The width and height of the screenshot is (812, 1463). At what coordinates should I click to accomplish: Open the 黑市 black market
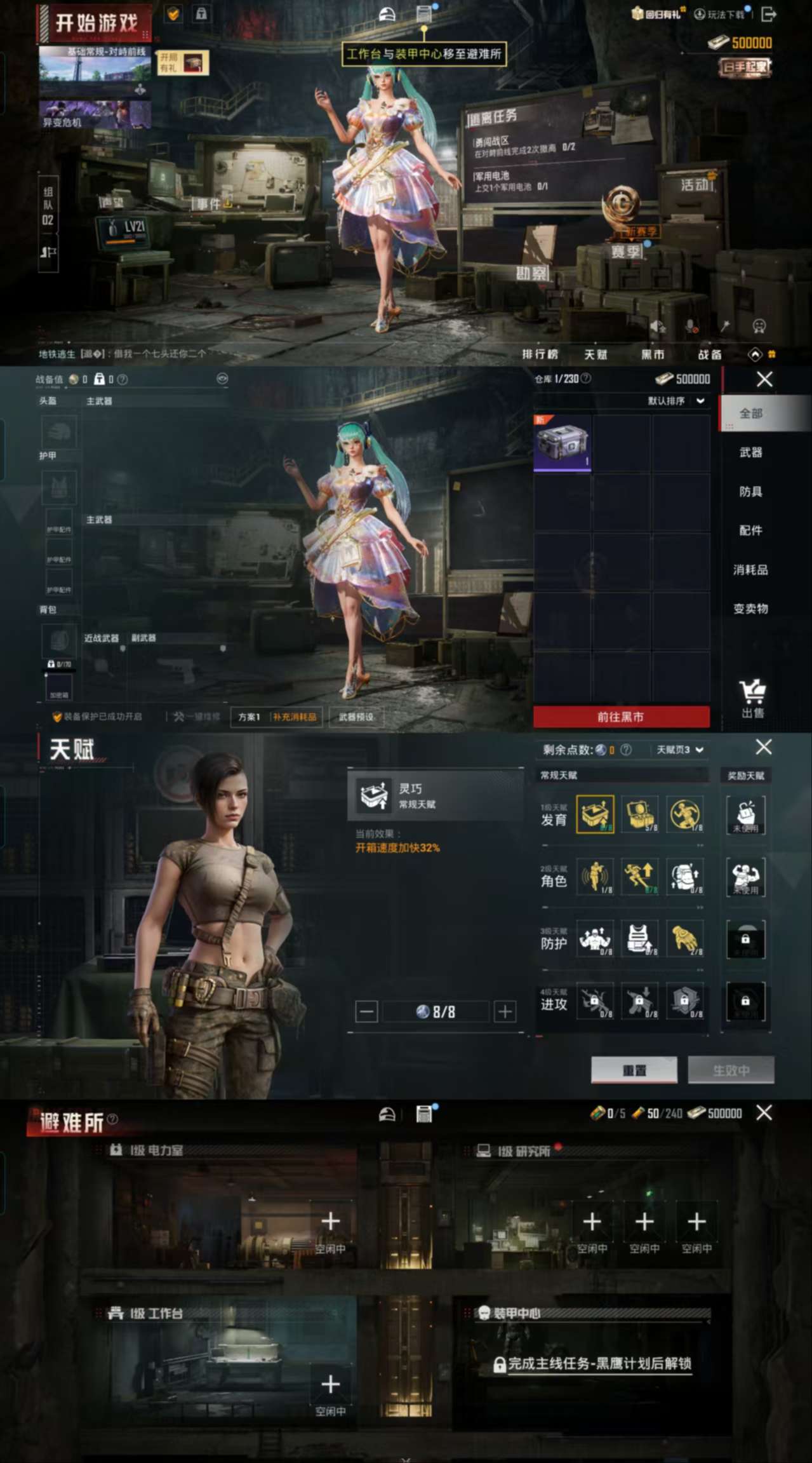tap(652, 354)
